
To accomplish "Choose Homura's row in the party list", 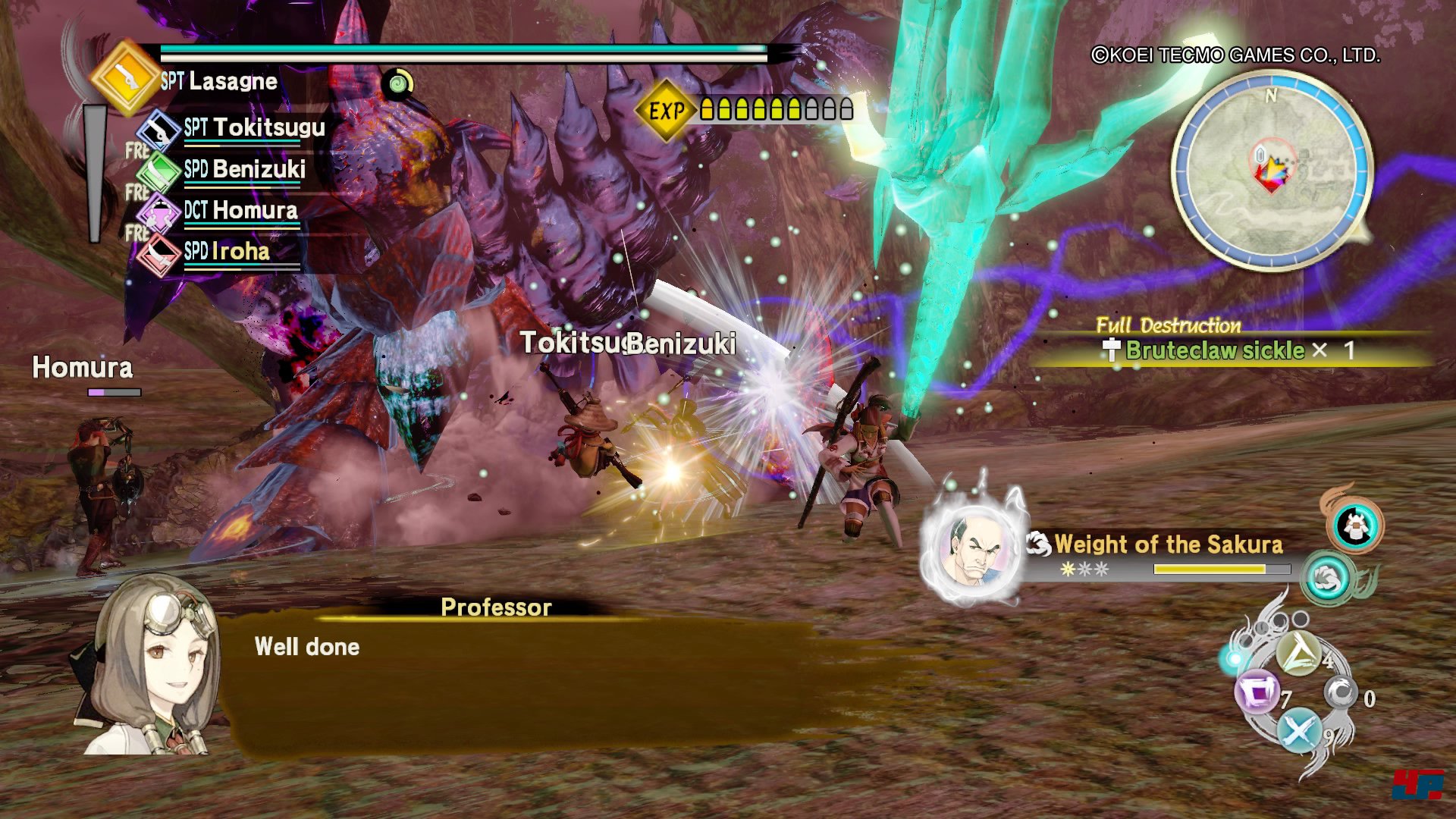I will [240, 211].
